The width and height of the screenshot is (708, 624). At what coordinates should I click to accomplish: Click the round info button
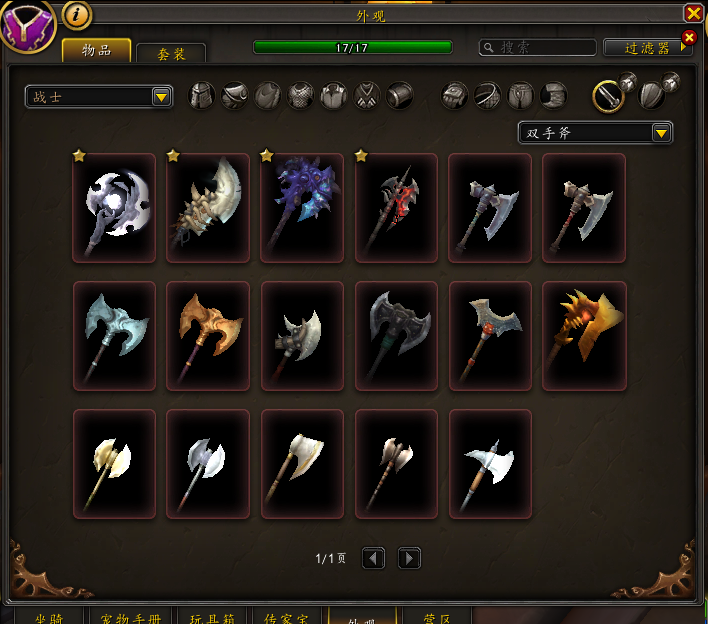77,14
